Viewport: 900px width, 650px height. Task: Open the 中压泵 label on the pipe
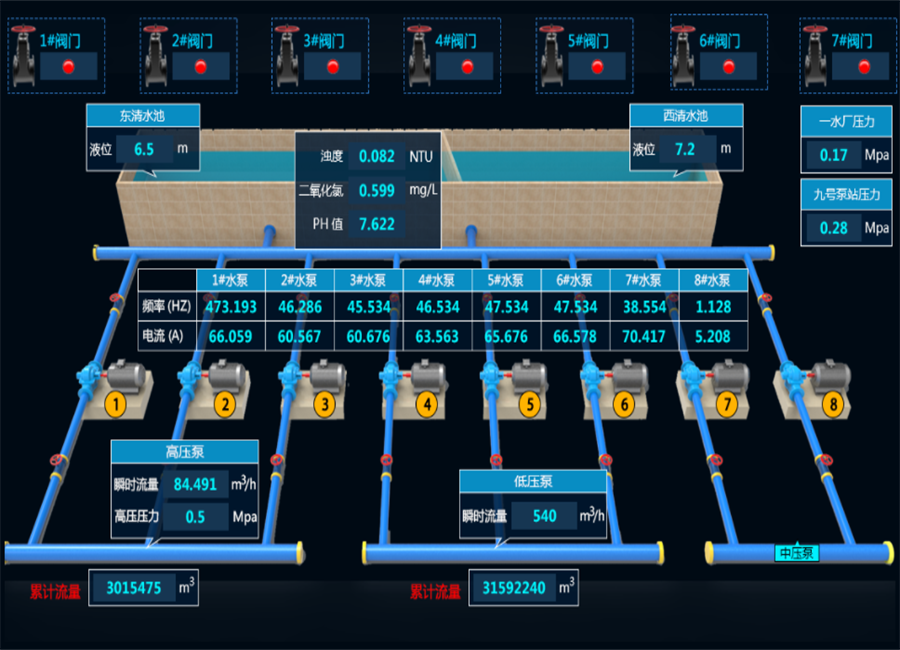(797, 553)
